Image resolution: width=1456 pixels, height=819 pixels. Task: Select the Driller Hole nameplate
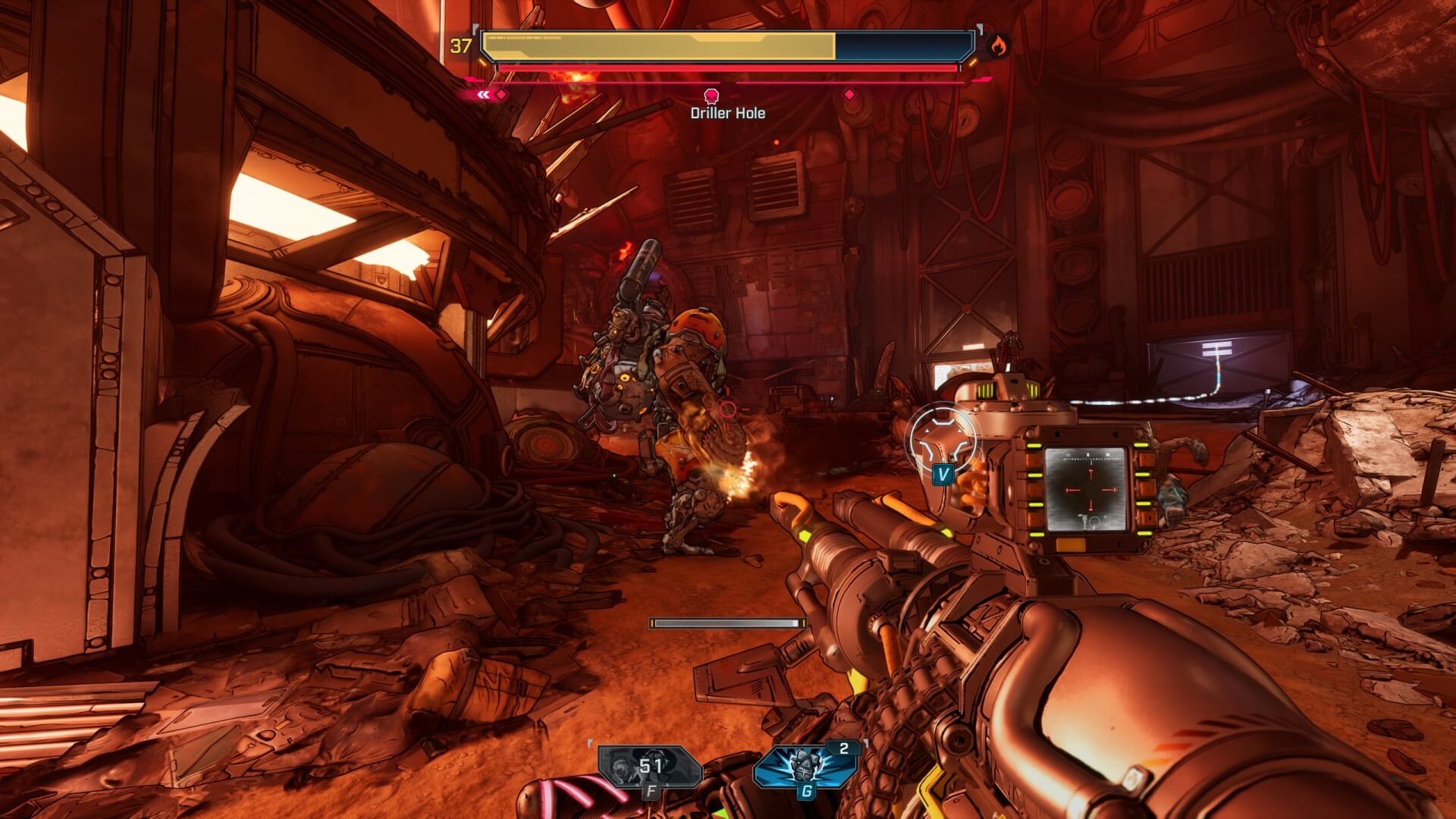727,112
